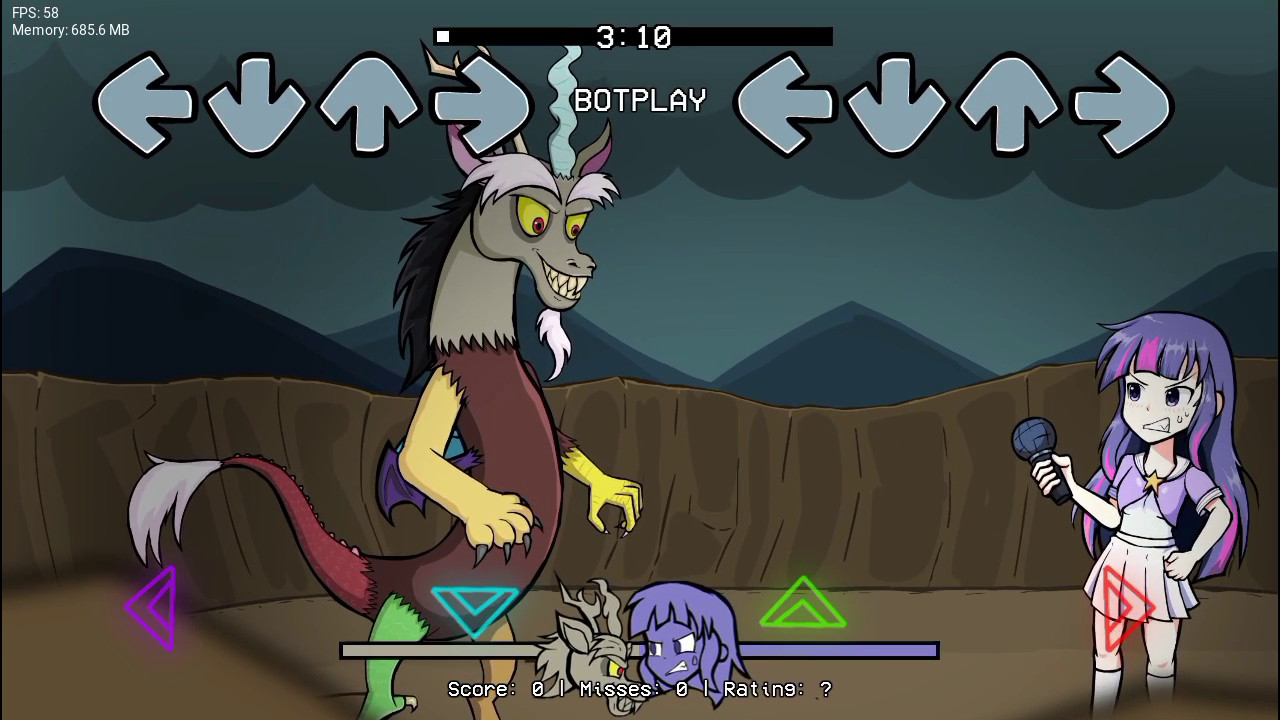Click the opponent's up arrow receptor
1280x720 pixels.
coord(370,104)
